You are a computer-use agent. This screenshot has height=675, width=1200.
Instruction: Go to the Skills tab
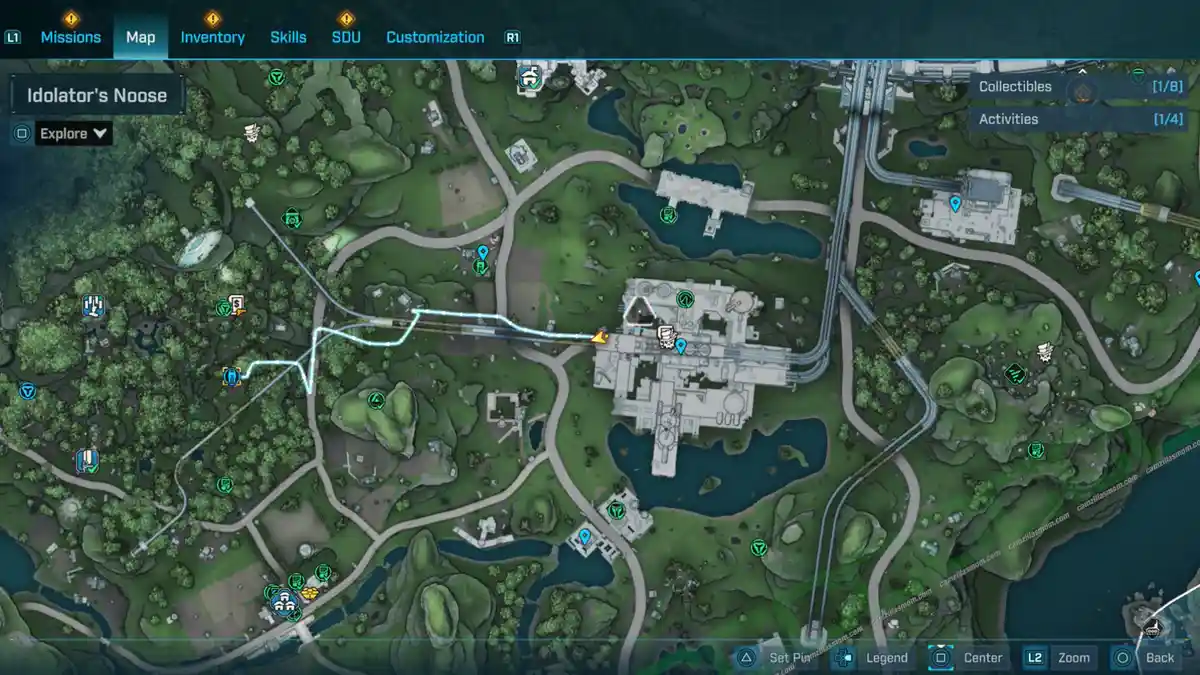pyautogui.click(x=288, y=37)
